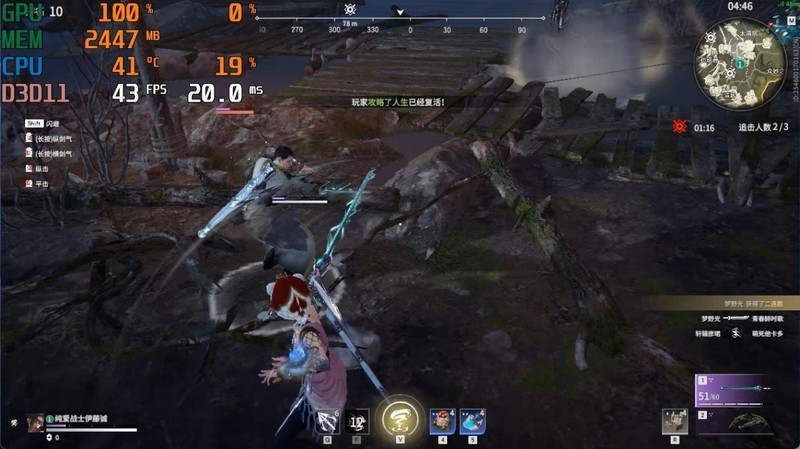
Task: Click the 追击人数 2/3 pursuit tracker
Action: coord(764,128)
